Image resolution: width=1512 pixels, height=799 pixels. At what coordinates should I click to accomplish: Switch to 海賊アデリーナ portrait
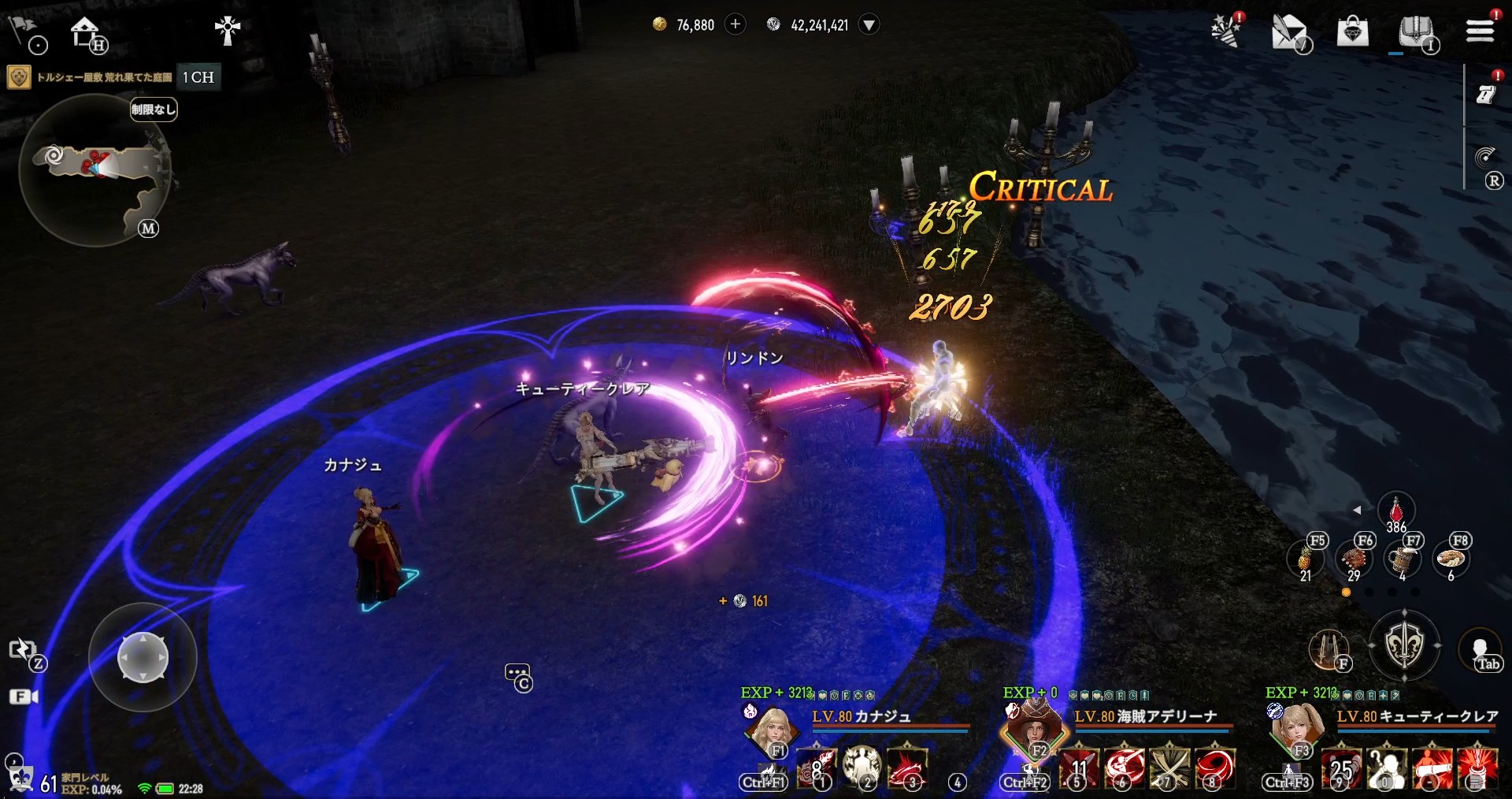pos(1033,729)
